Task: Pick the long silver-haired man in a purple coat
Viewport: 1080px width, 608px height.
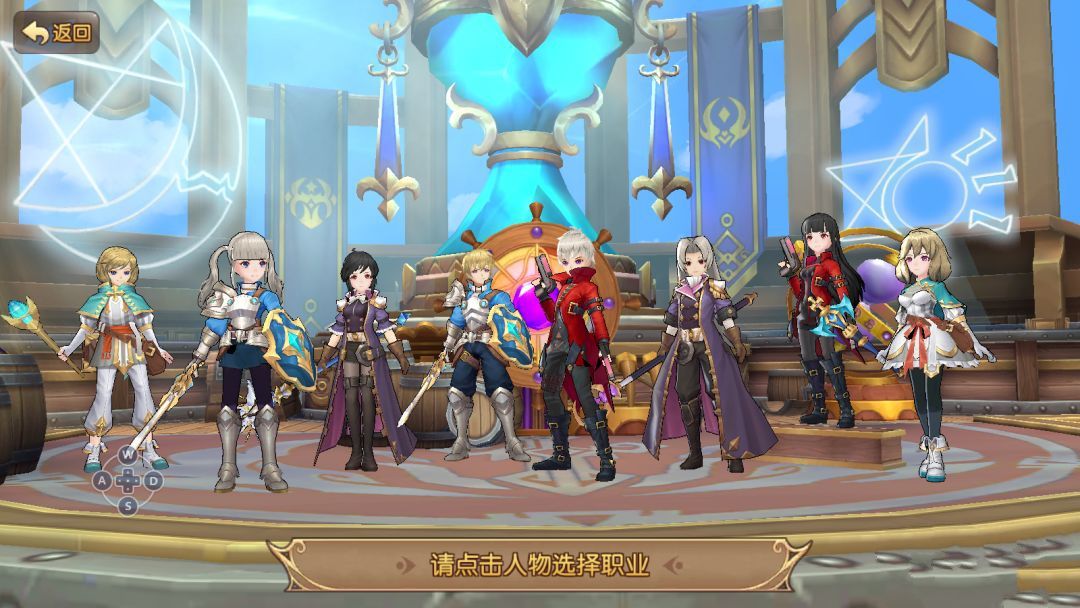Action: 701,350
